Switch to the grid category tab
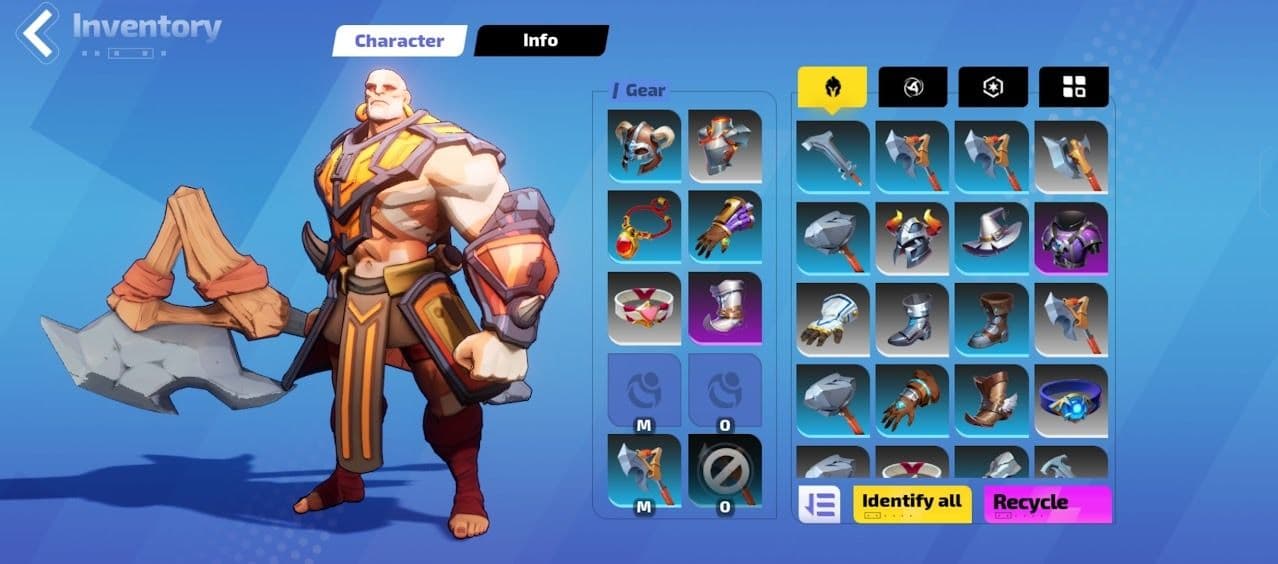1278x564 pixels. coord(1073,87)
